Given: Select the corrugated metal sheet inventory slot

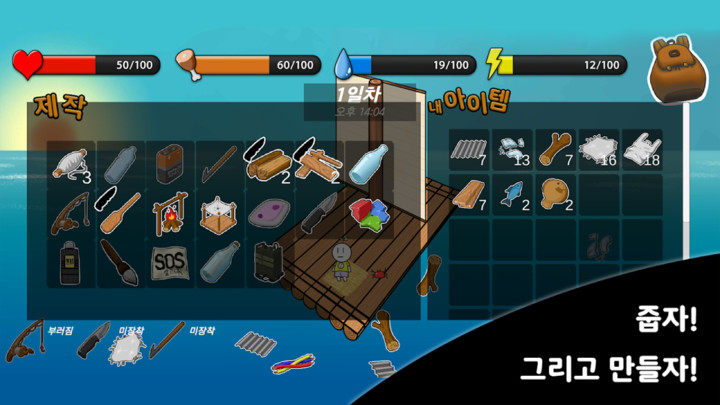Looking at the screenshot, I should 468,149.
